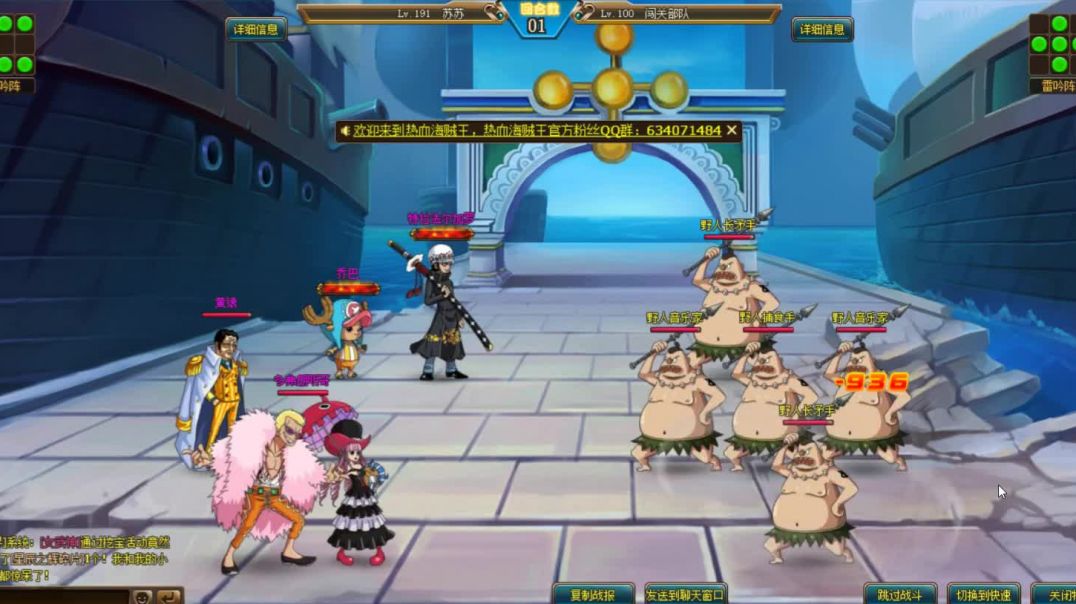
Task: Mute the announcement speaker icon
Action: click(x=346, y=130)
